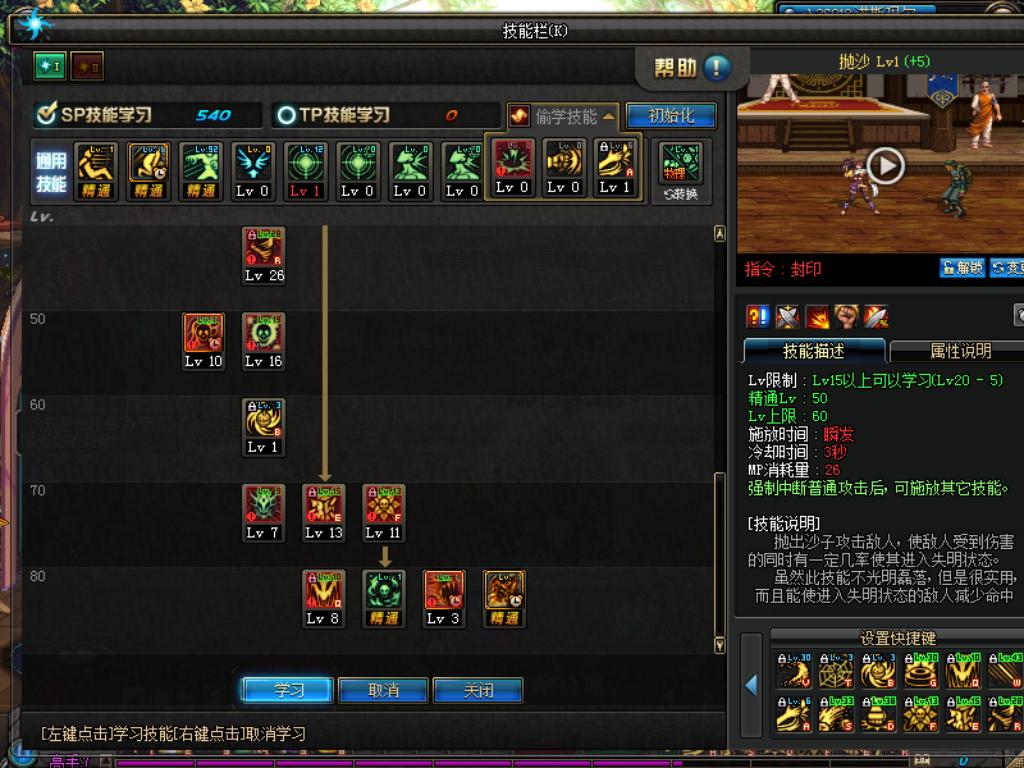Open skill page tab I
The height and width of the screenshot is (768, 1024).
pos(49,67)
